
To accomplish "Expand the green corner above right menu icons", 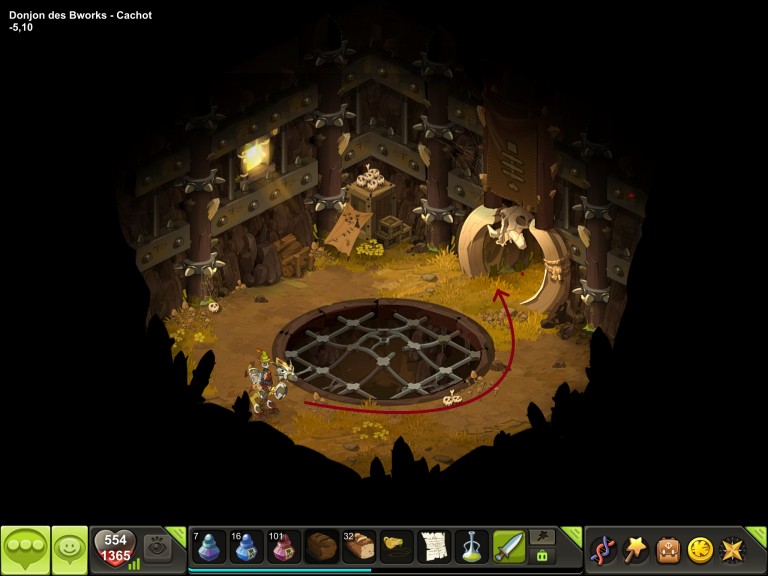I will click(757, 535).
